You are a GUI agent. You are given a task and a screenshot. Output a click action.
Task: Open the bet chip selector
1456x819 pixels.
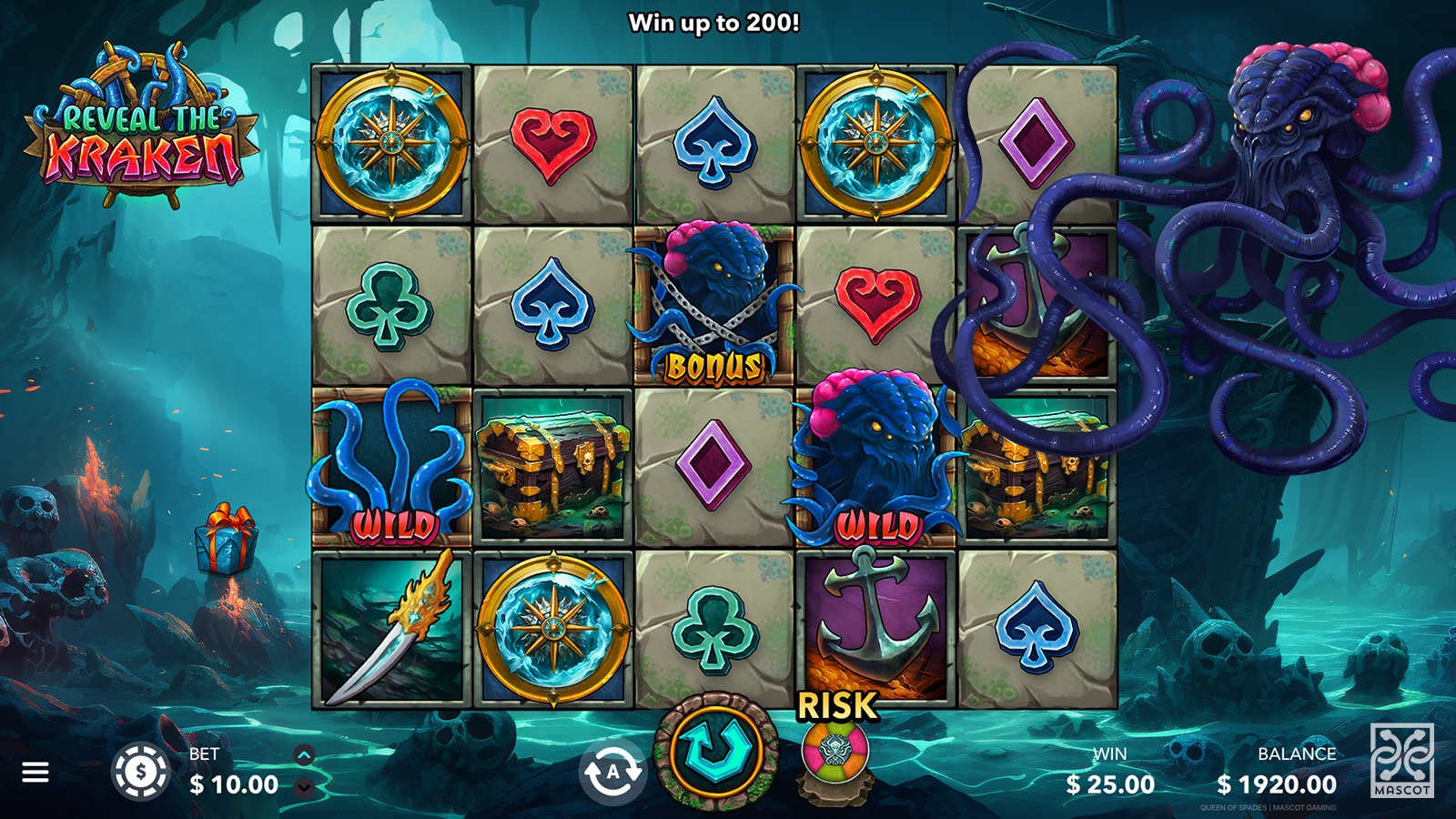[x=141, y=772]
